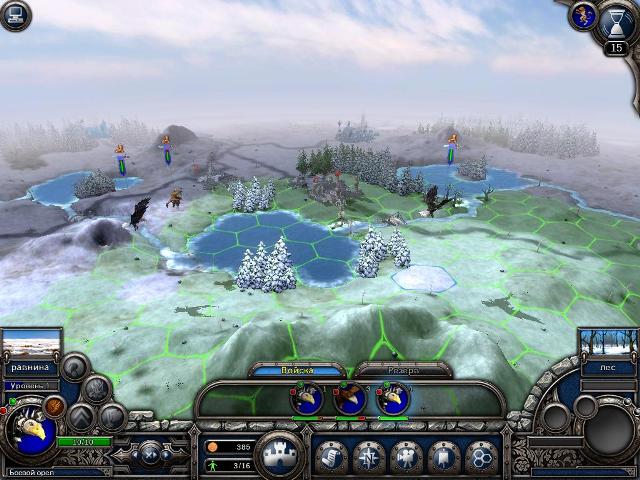Image resolution: width=640 pixels, height=480 pixels.
Task: Open the castle screen button
Action: (x=279, y=456)
